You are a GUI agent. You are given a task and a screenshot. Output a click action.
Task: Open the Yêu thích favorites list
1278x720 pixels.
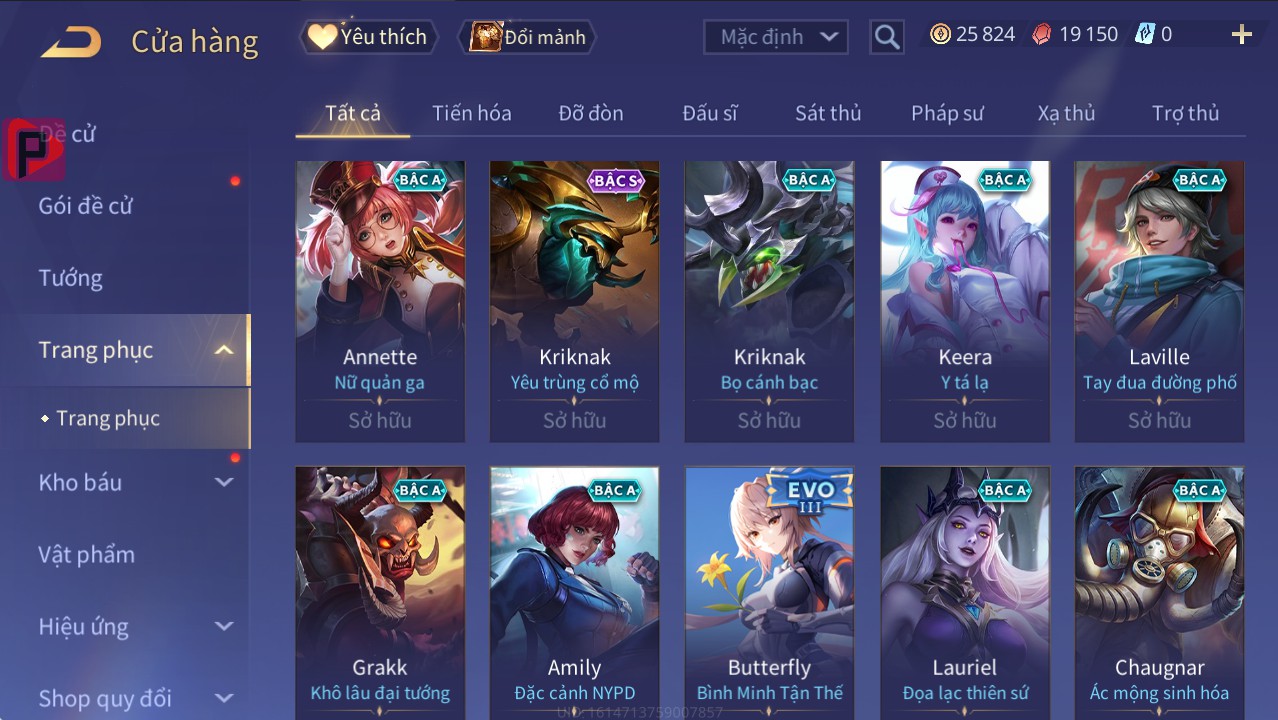367,37
